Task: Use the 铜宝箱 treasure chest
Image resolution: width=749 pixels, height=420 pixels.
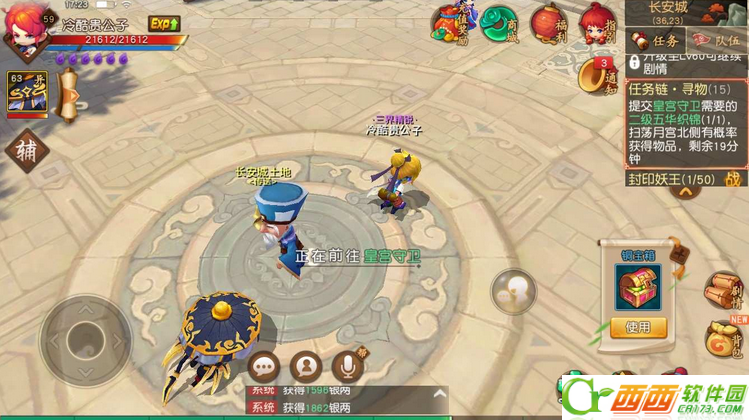Action: (638, 326)
